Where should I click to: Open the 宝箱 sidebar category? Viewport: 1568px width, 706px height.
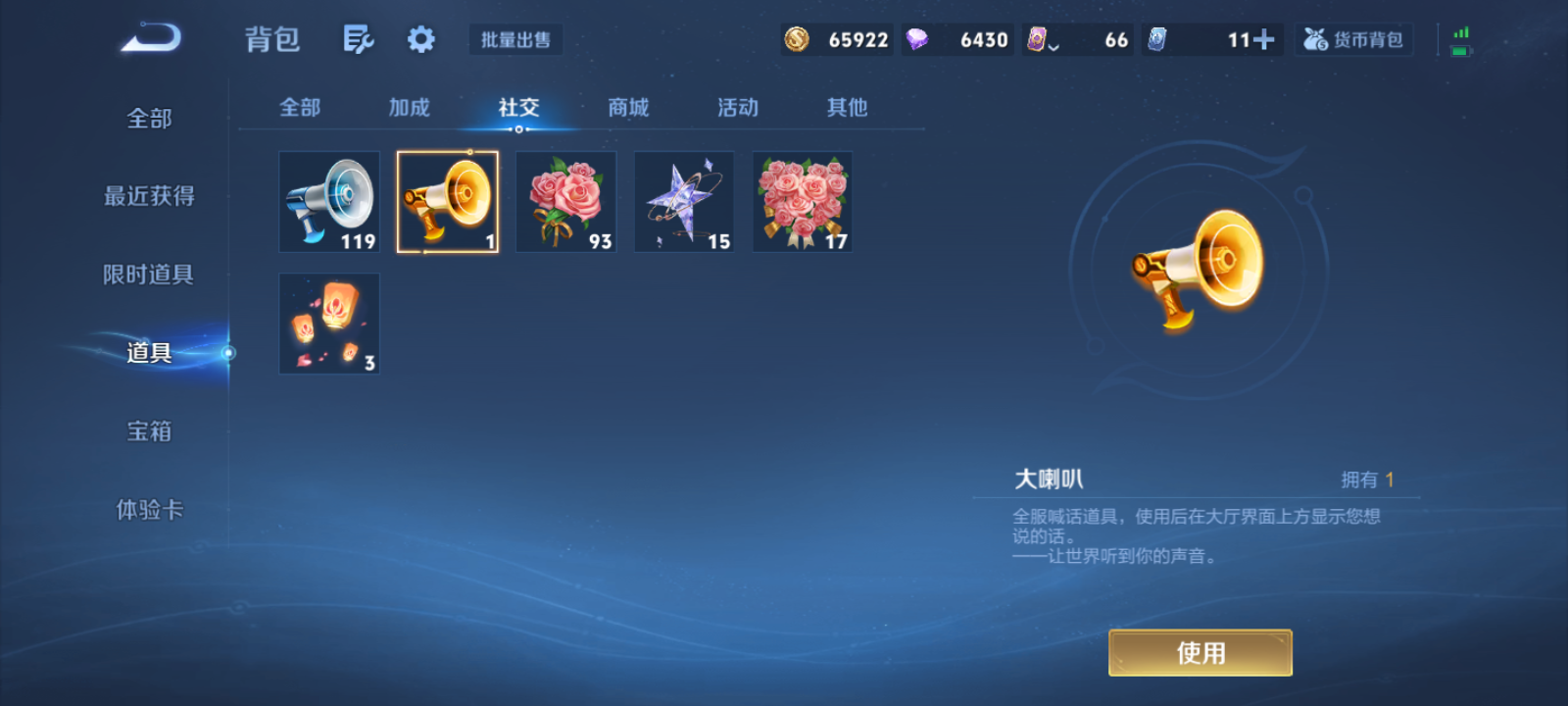[x=149, y=431]
